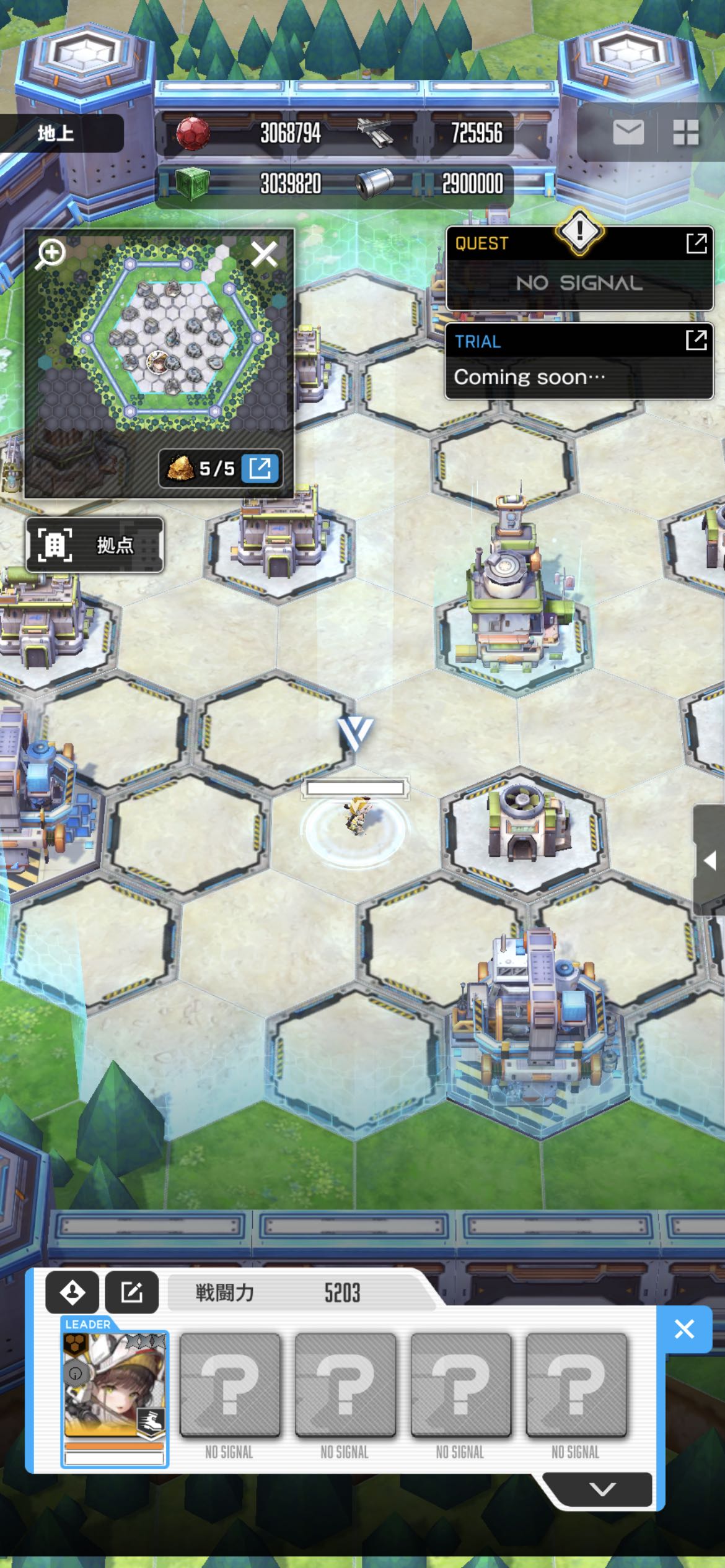Edit the squad with pencil icon
725x1568 pixels.
pos(132,1292)
